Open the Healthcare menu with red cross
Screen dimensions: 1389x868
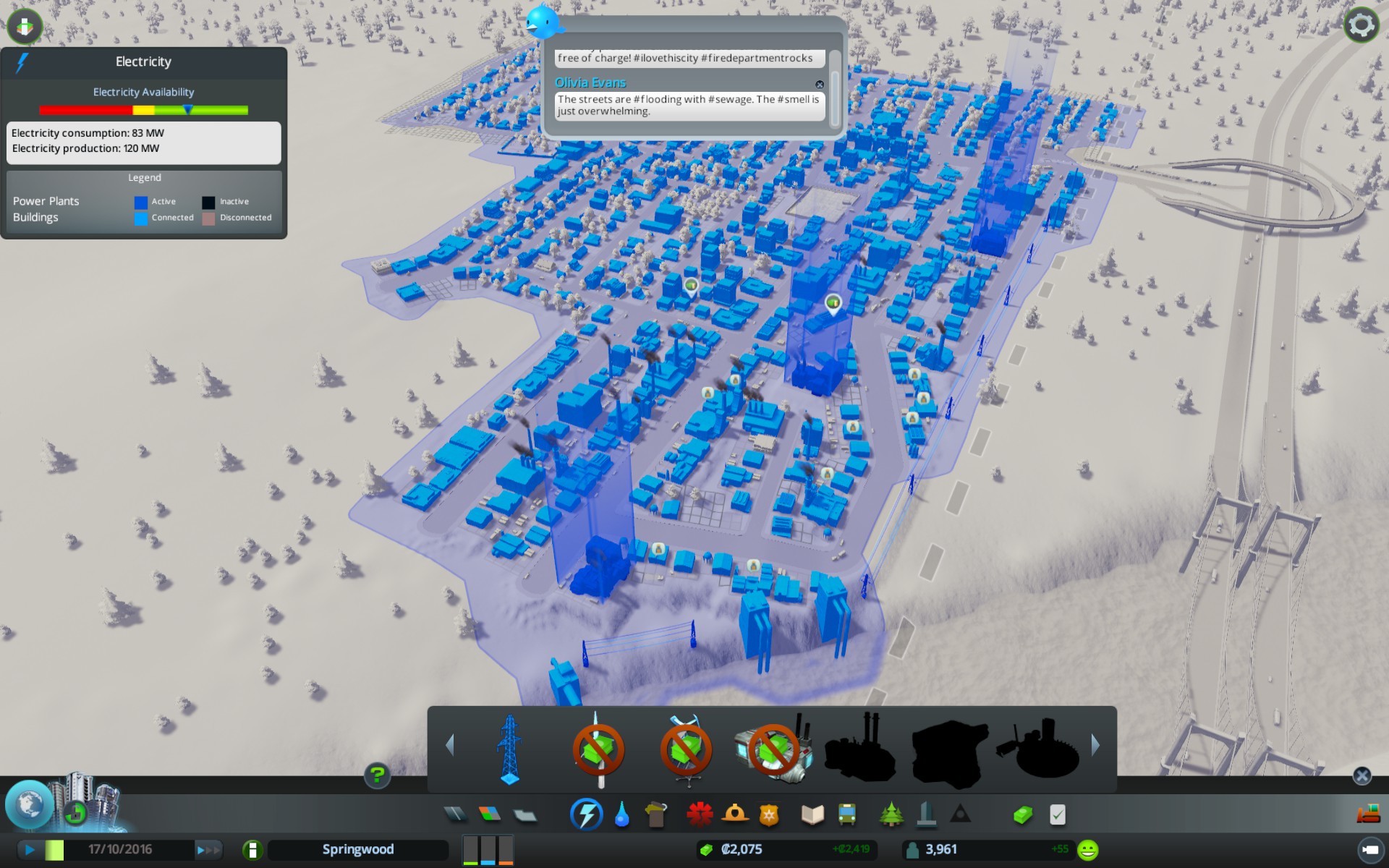[700, 815]
